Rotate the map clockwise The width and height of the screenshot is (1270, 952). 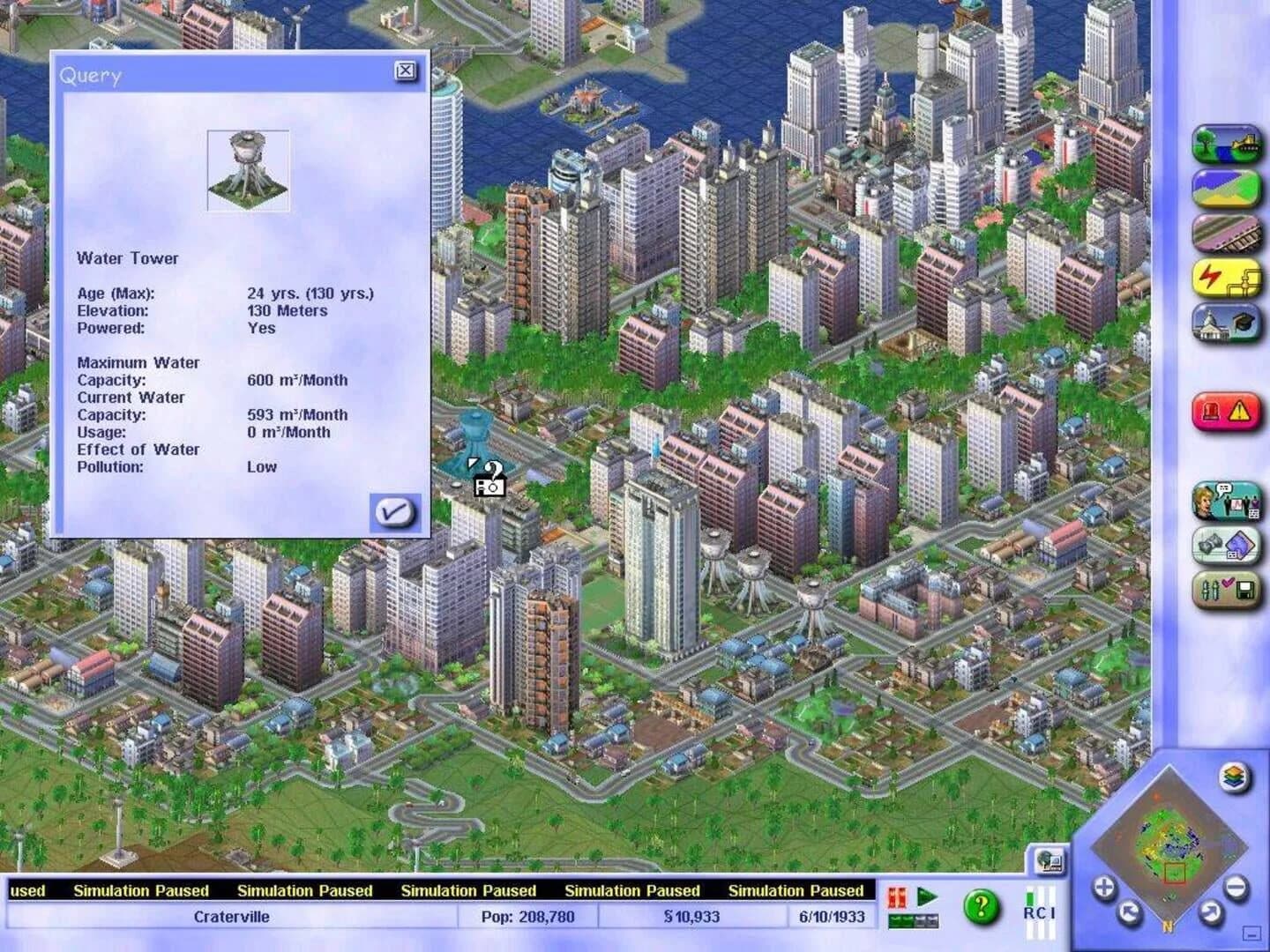(x=1210, y=911)
